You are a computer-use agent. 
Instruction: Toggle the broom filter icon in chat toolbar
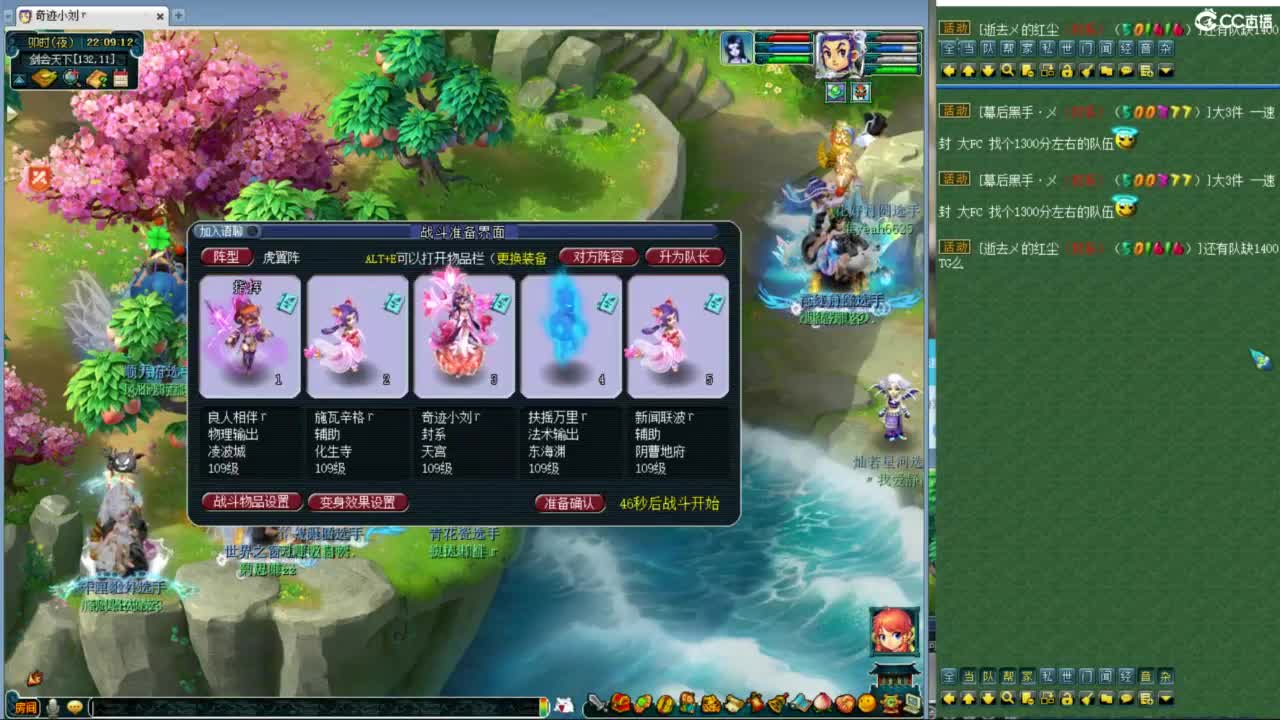pyautogui.click(x=1088, y=70)
